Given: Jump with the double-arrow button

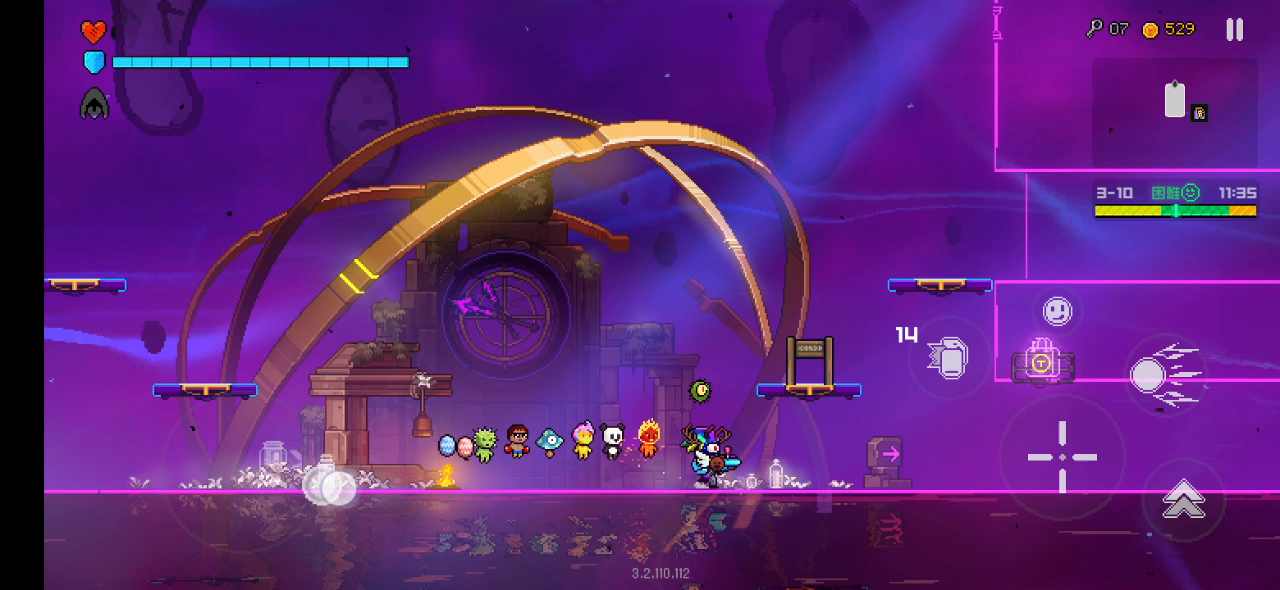Looking at the screenshot, I should tap(1183, 499).
